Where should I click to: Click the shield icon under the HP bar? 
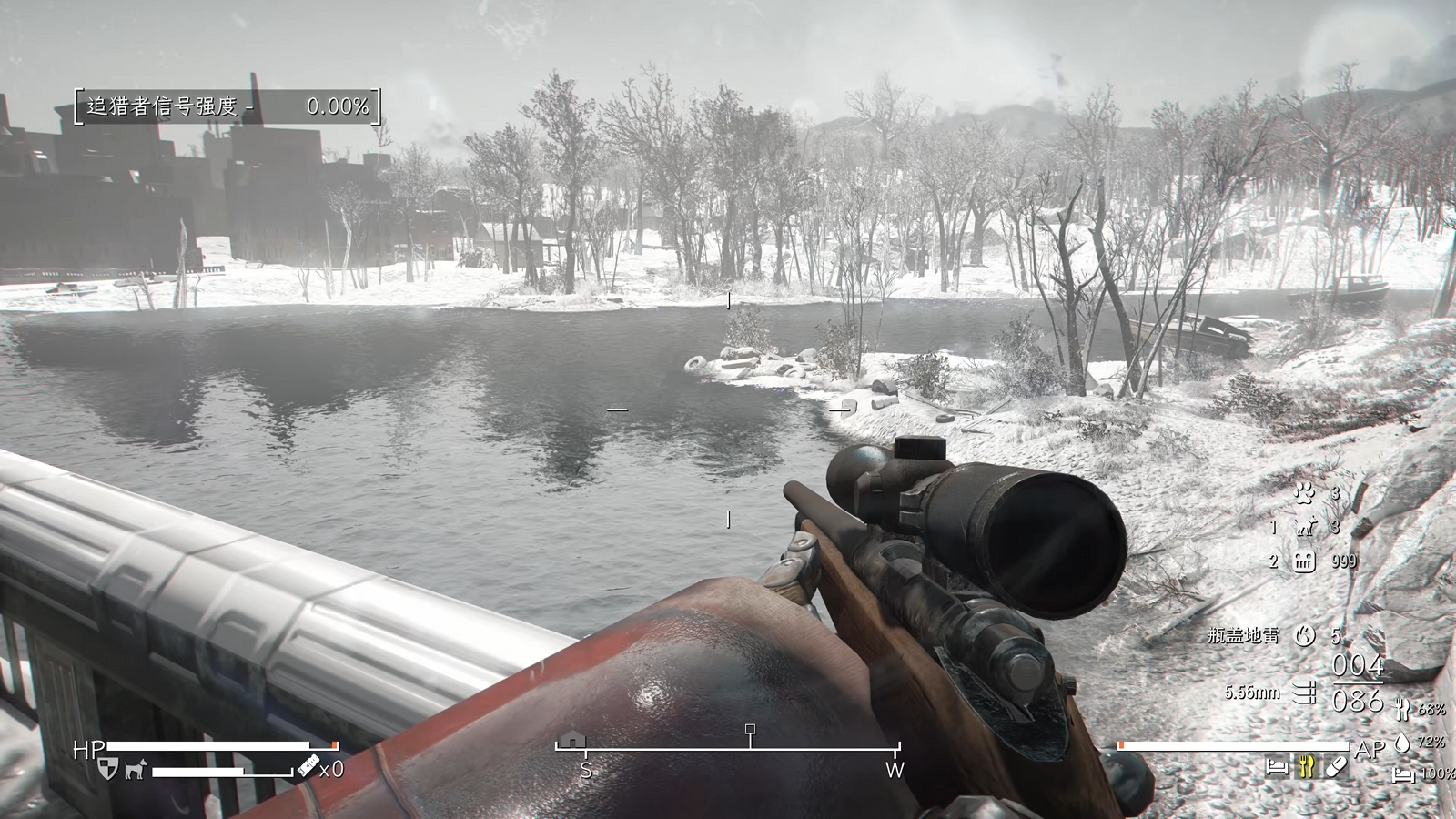point(107,769)
